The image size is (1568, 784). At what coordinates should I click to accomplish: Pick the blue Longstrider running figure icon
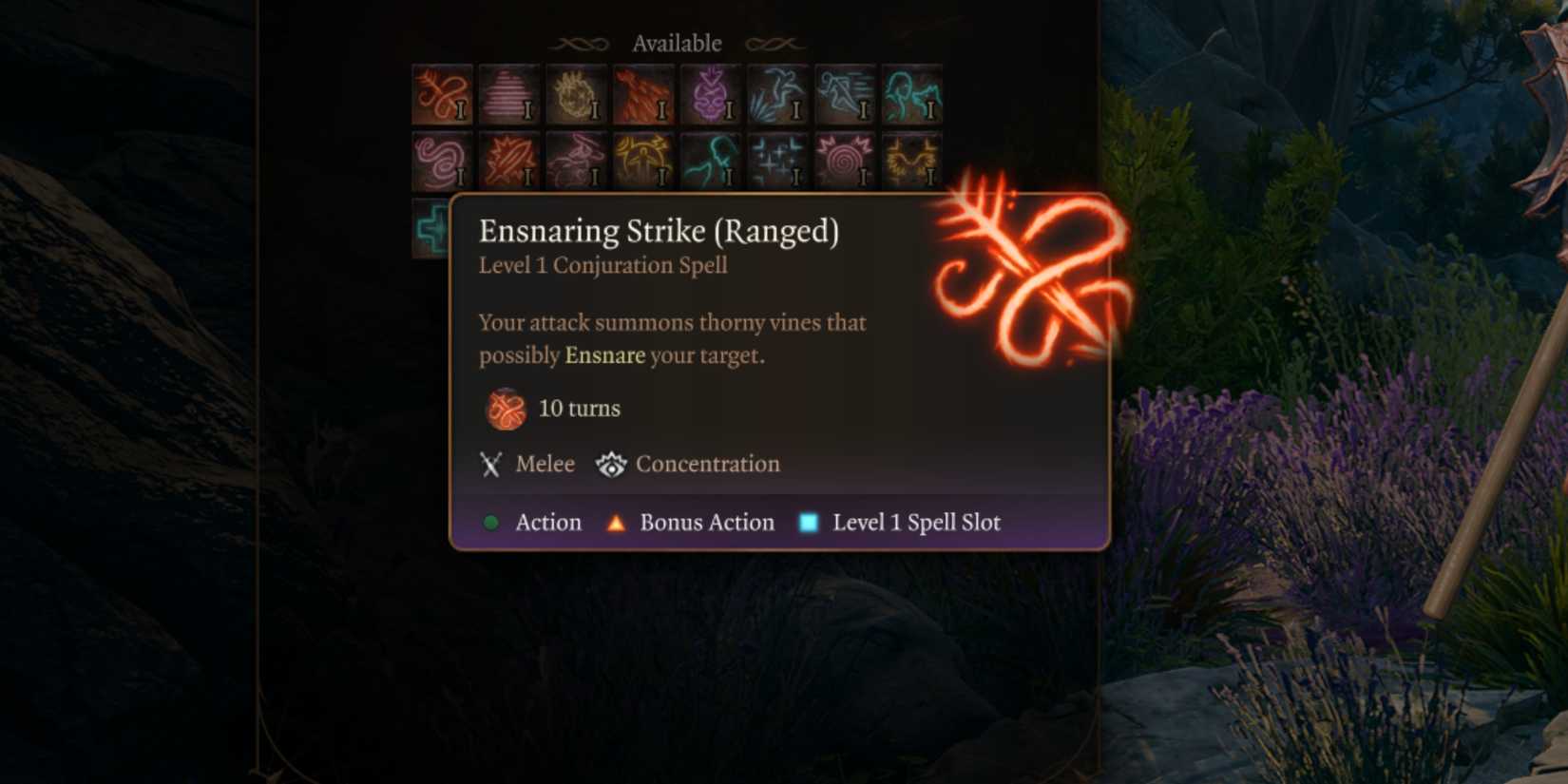pos(846,95)
